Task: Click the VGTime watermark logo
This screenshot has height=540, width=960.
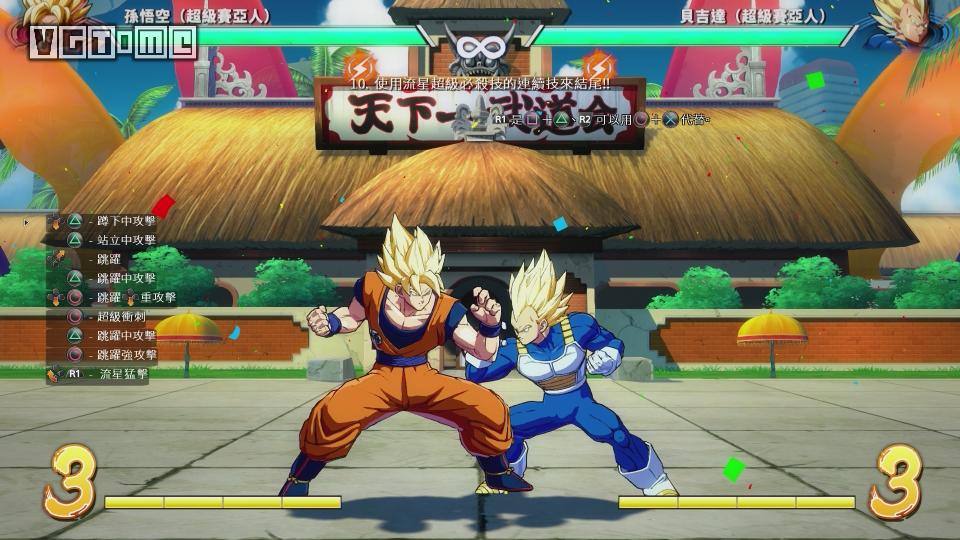Action: [x=111, y=41]
